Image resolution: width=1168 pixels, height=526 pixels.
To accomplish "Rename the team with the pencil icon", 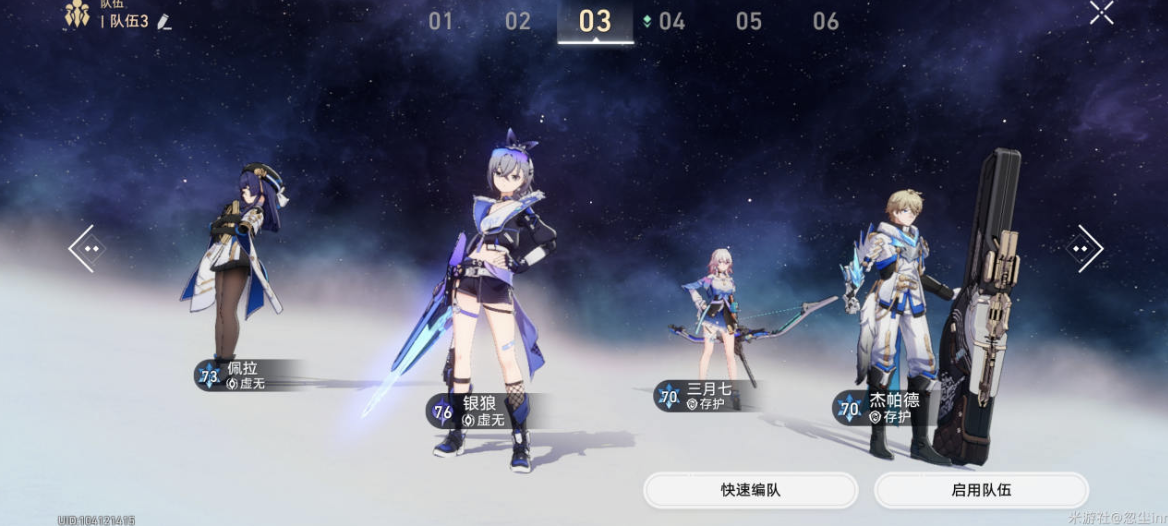I will pyautogui.click(x=164, y=21).
